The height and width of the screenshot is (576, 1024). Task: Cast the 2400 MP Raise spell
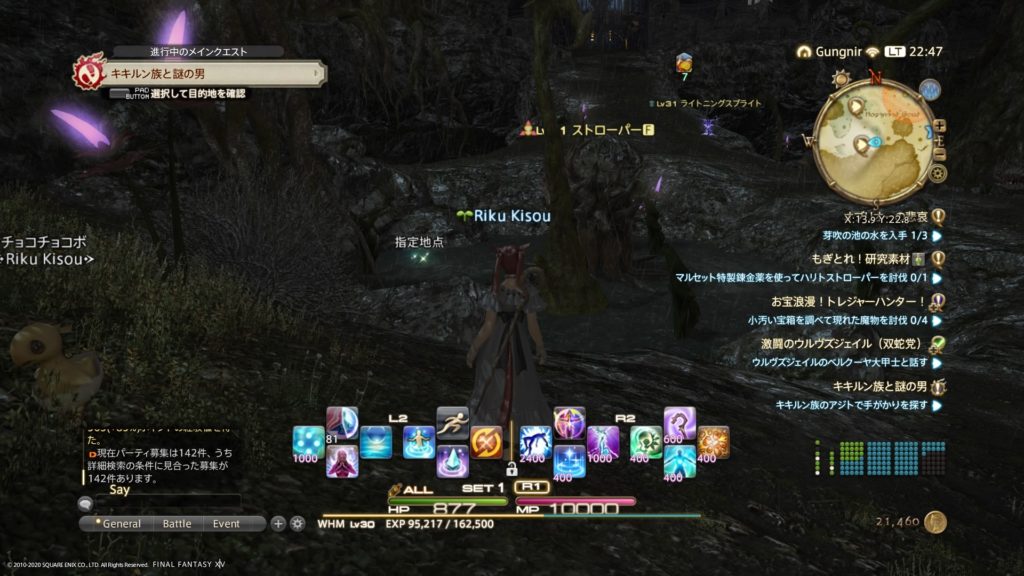[535, 442]
